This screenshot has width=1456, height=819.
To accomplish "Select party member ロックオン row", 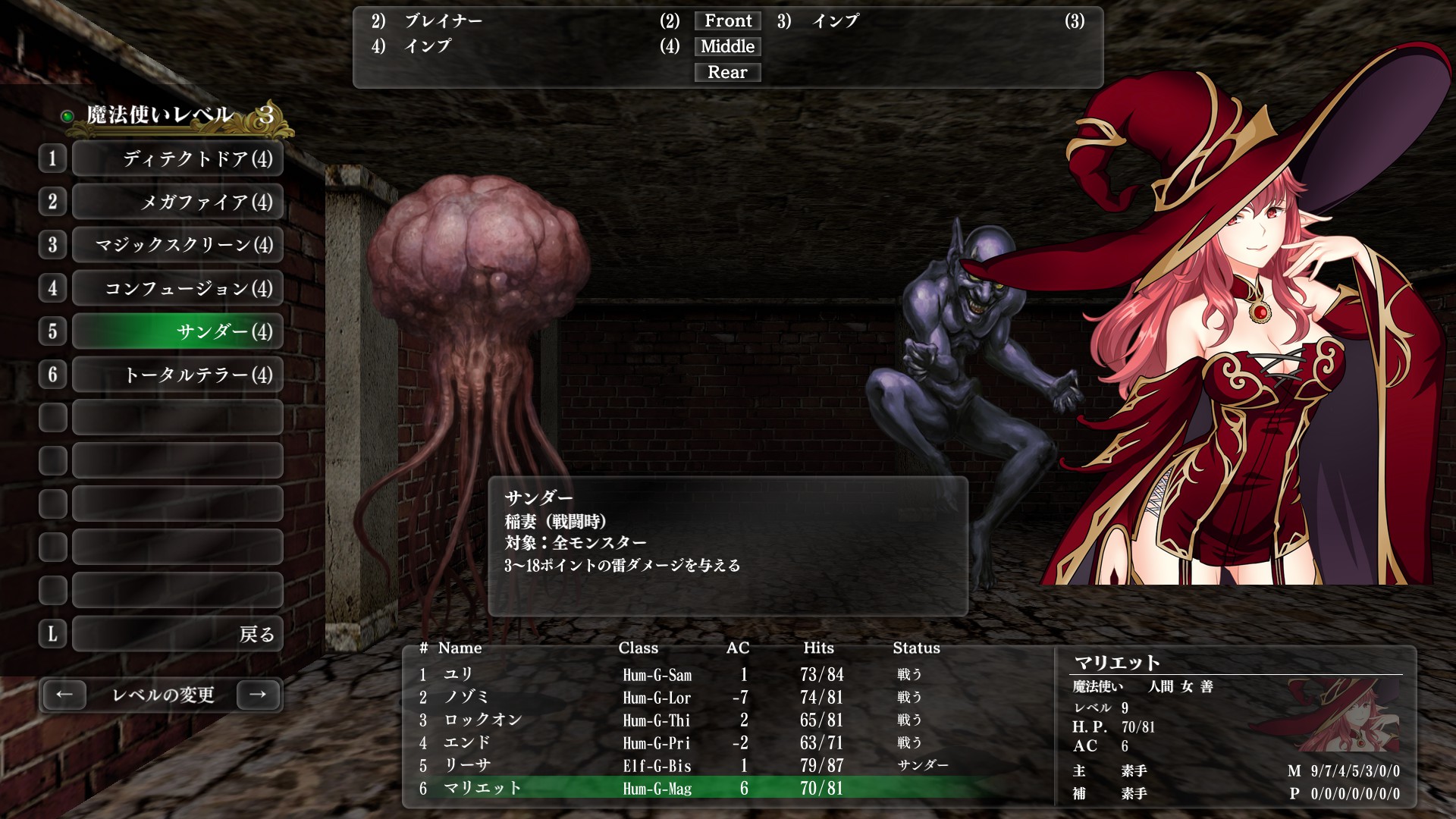I will click(682, 720).
